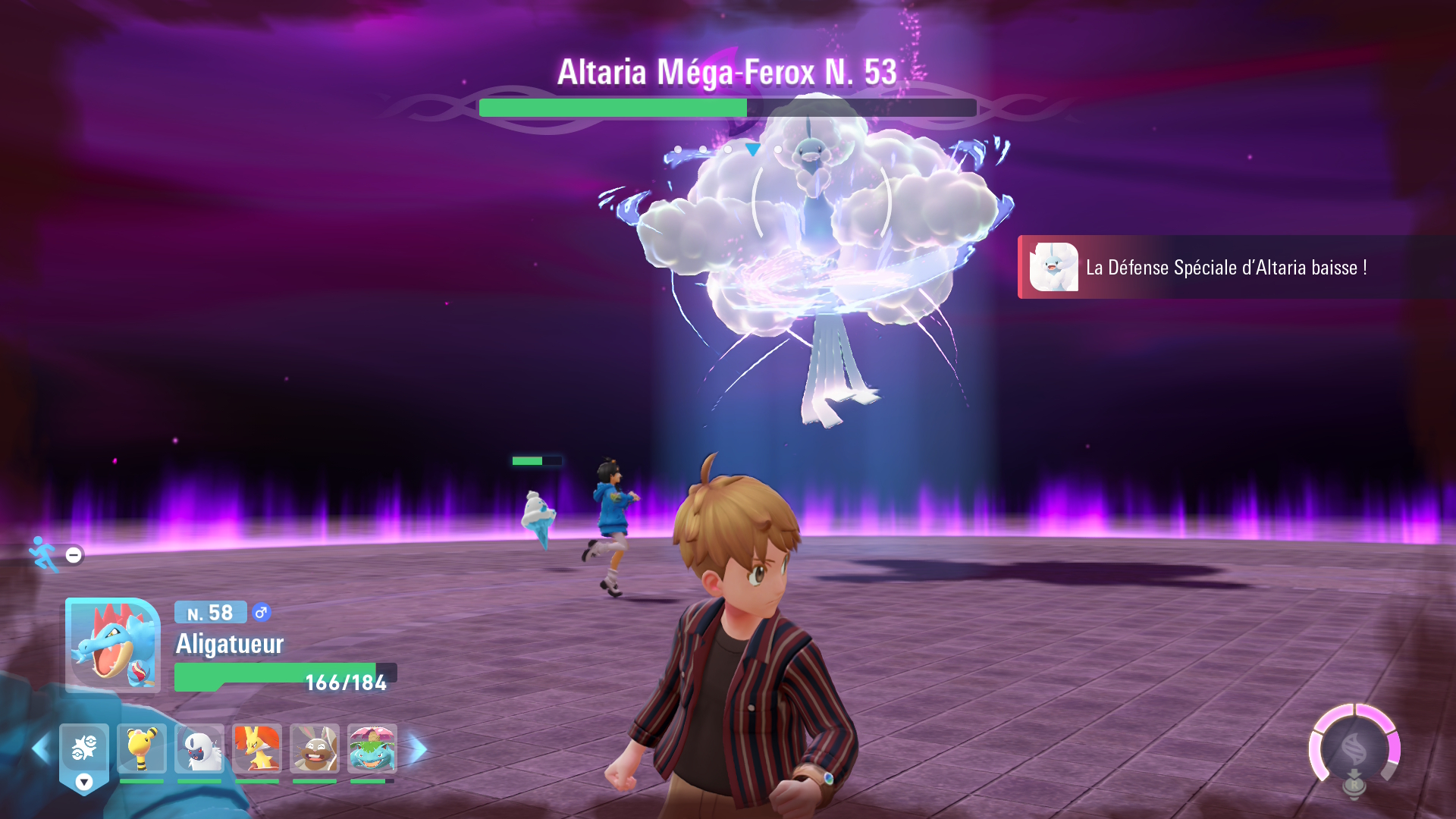The image size is (1456, 819).
Task: Click the left arrow of the party bar
Action: pyautogui.click(x=40, y=749)
